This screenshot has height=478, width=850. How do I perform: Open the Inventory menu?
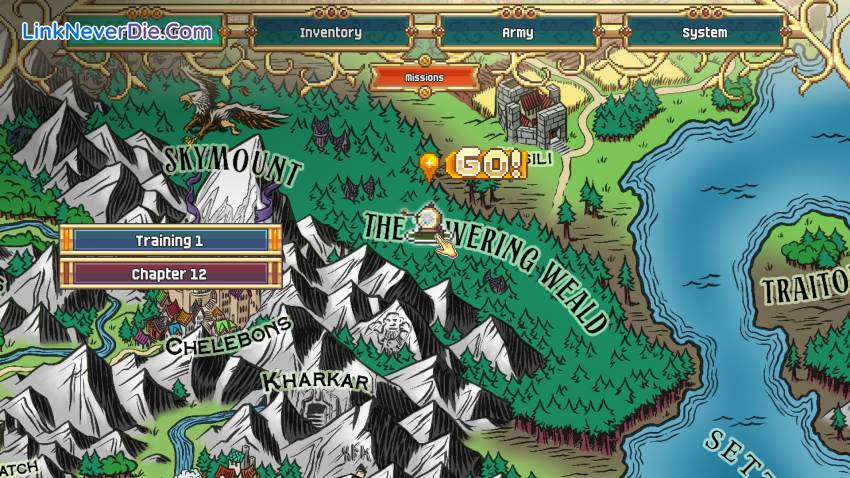pyautogui.click(x=331, y=32)
